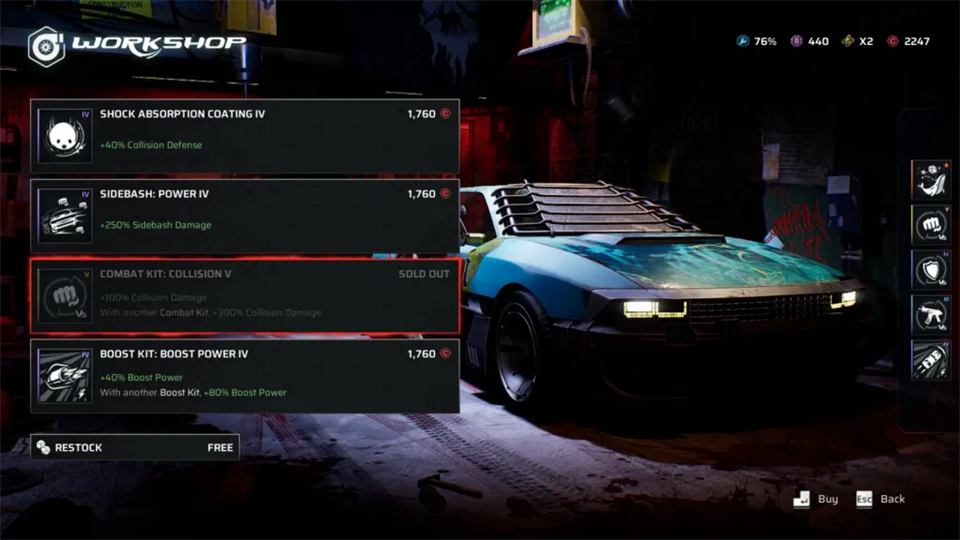Screen dimensions: 960x540
Task: Choose the Sidebash: Power IV item
Action: coord(245,215)
